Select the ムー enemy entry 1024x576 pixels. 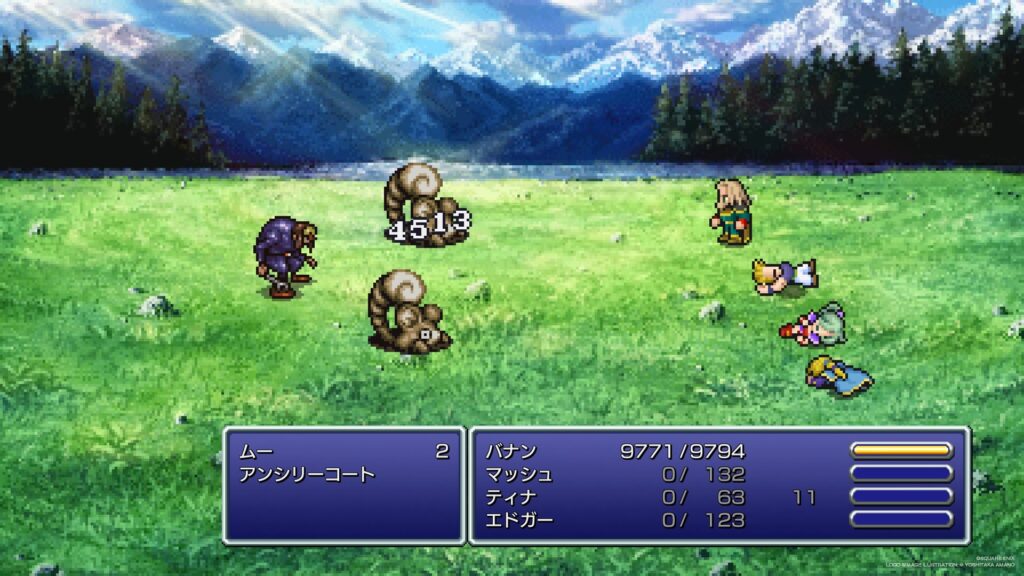(256, 452)
